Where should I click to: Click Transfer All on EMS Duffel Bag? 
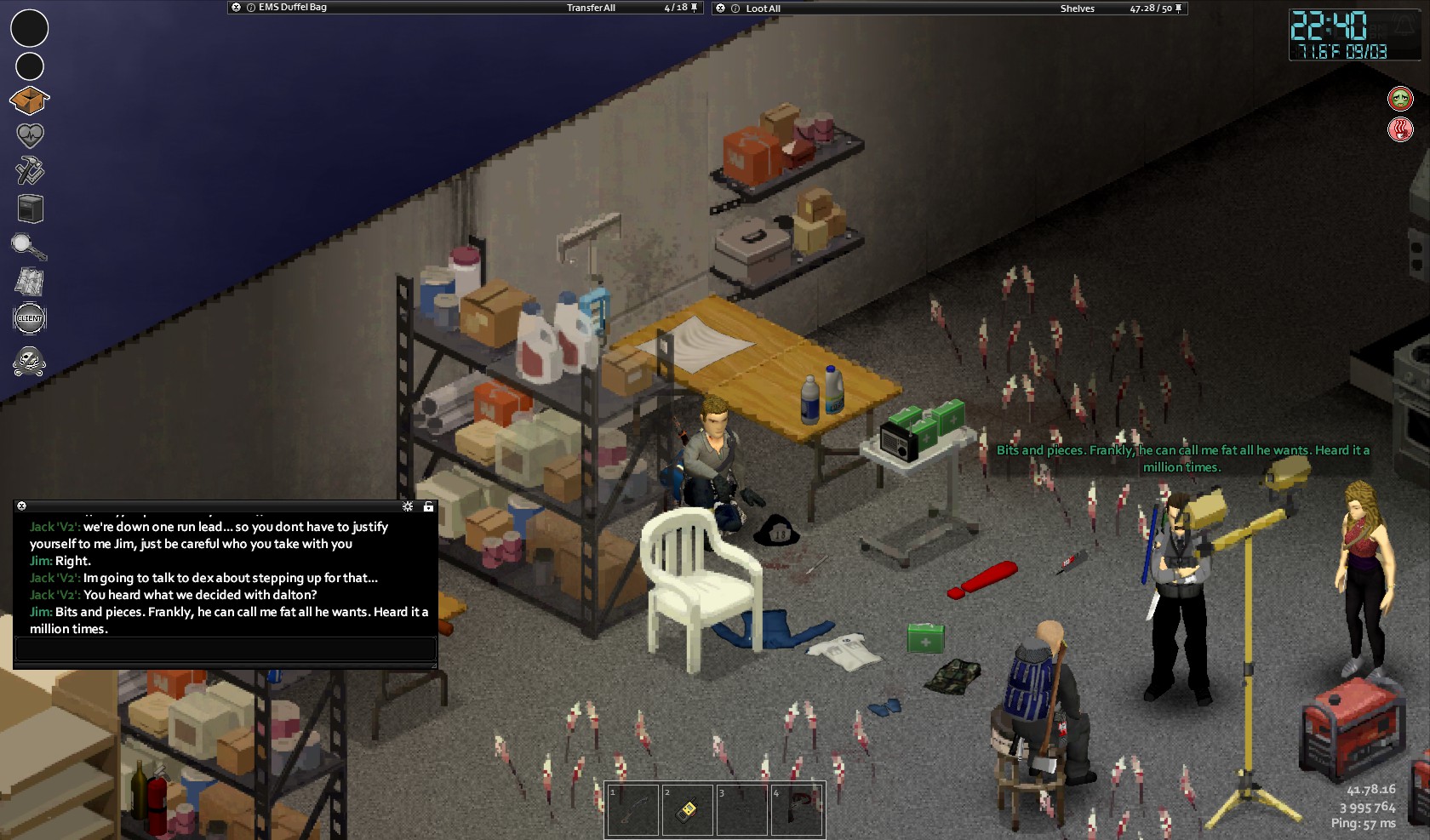pos(591,8)
